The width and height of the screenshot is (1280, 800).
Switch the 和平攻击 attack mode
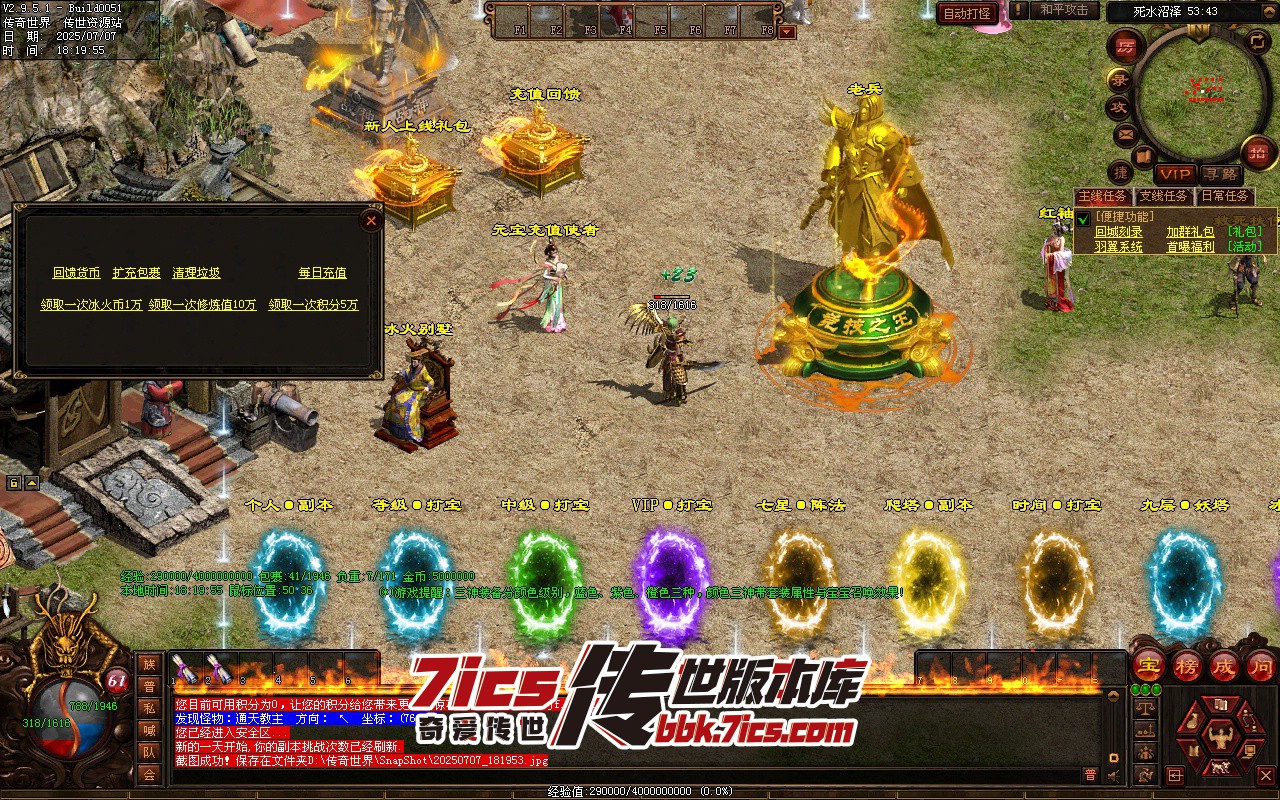coord(1063,11)
